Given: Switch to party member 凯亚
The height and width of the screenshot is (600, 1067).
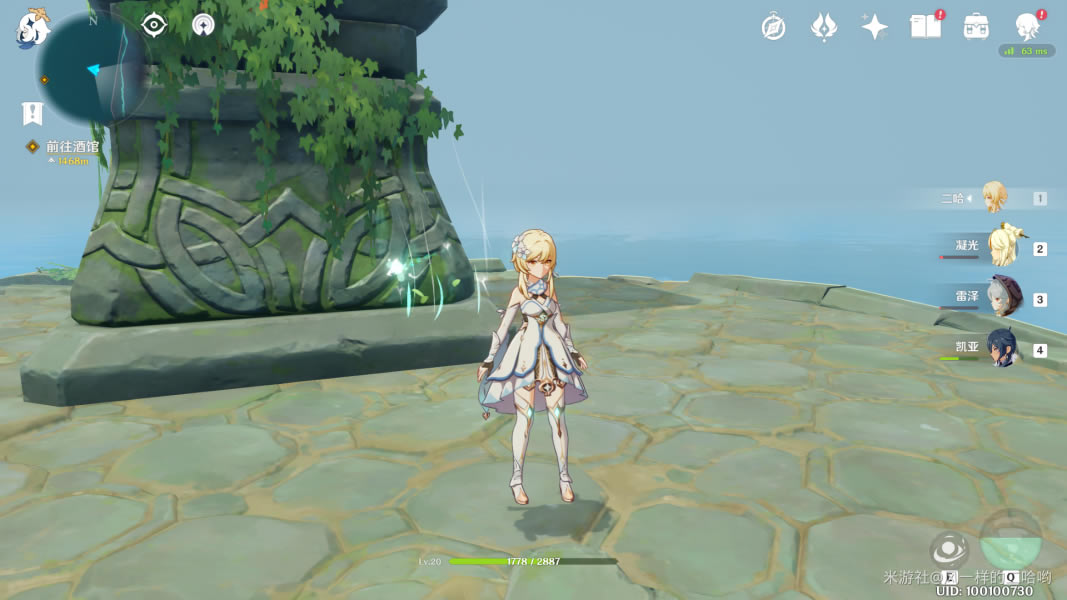Looking at the screenshot, I should tap(1002, 349).
